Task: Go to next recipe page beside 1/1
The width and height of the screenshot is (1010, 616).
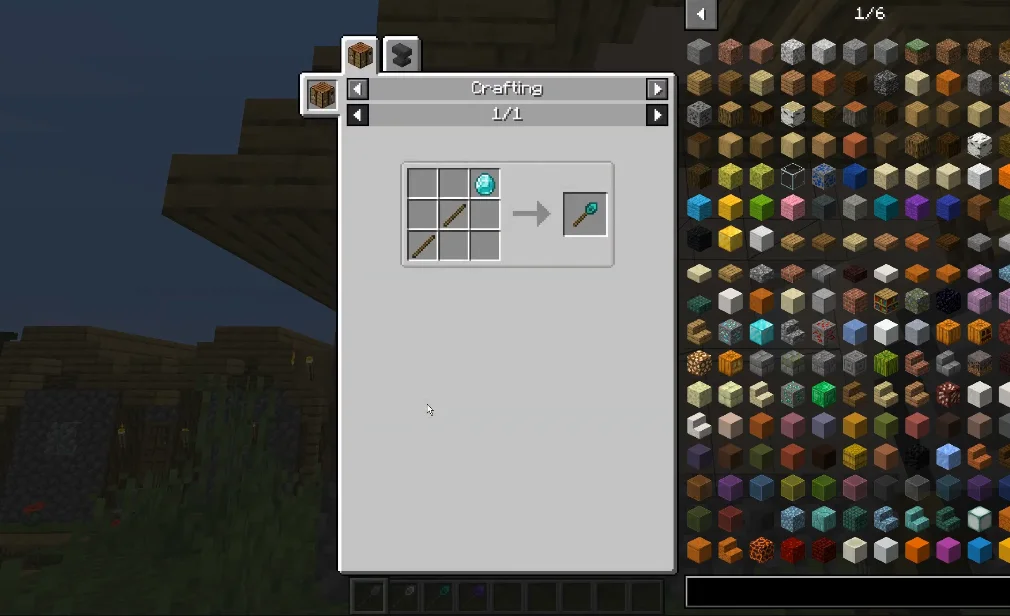Action: (657, 115)
